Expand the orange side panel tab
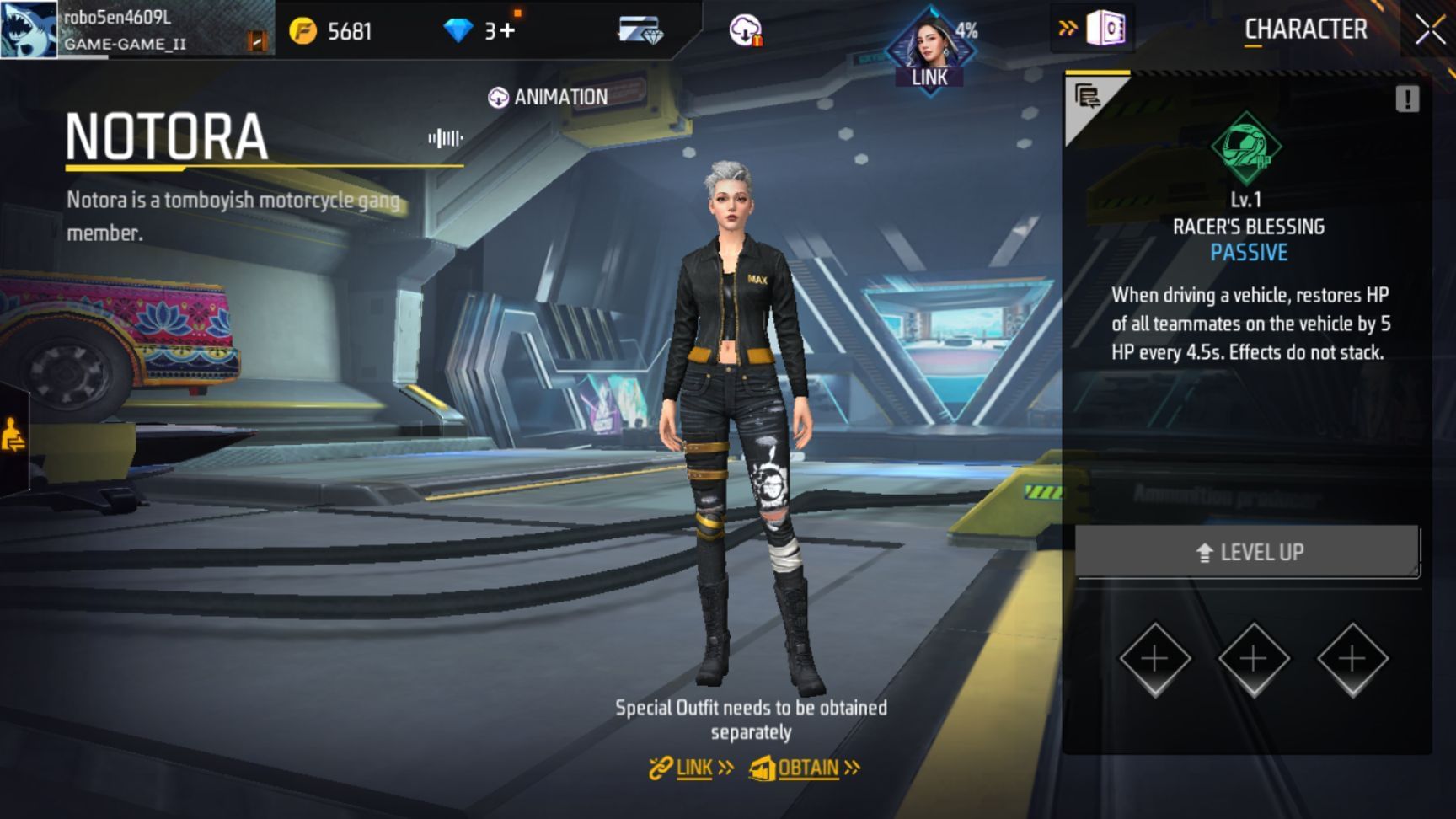 (x=13, y=436)
